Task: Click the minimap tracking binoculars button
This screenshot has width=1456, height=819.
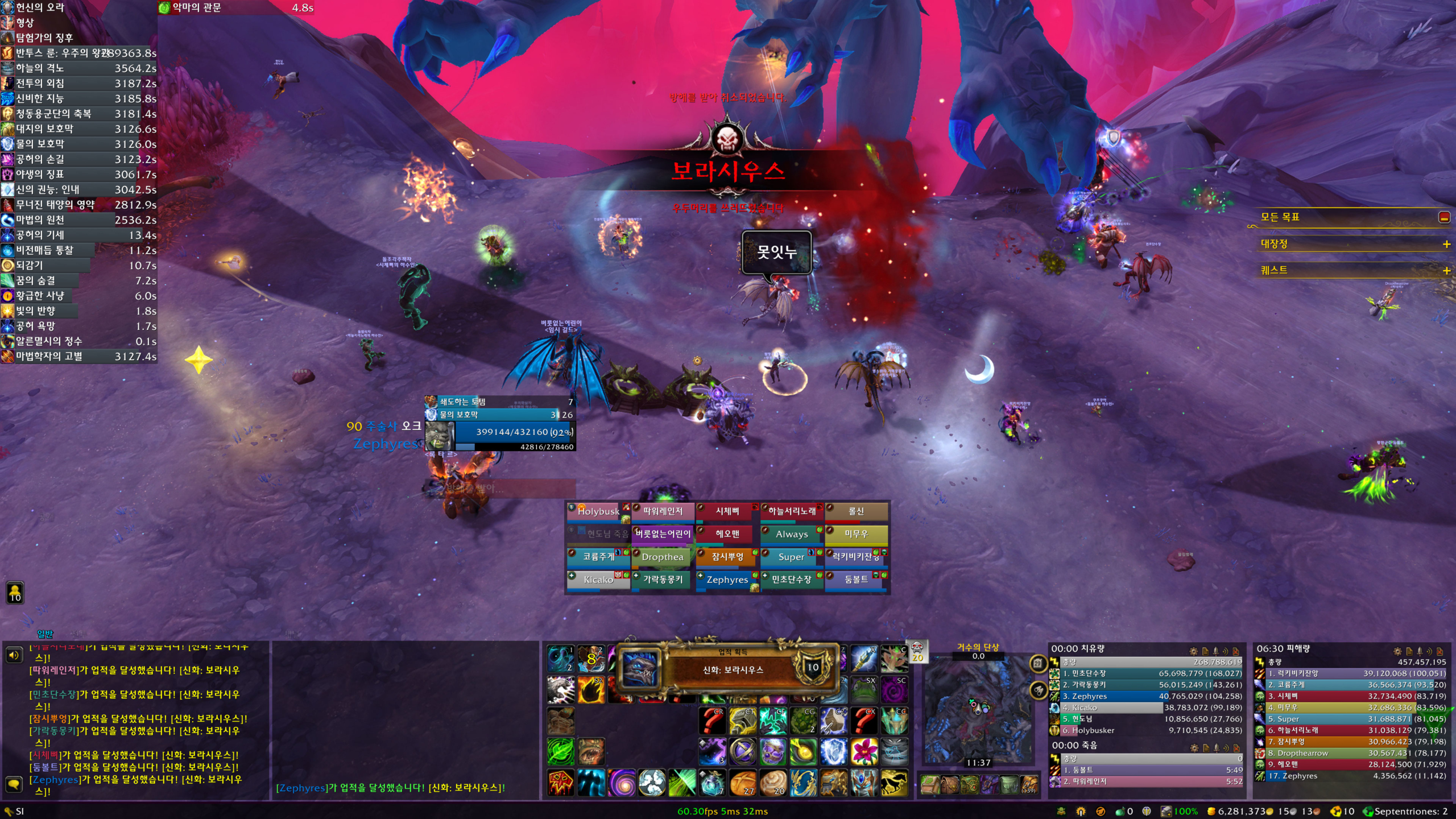Action: [1038, 690]
